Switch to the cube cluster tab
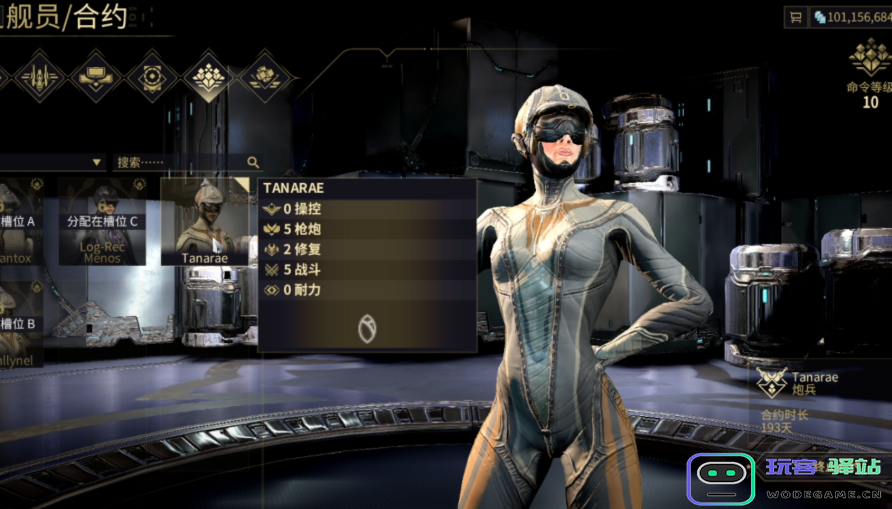The width and height of the screenshot is (892, 509). click(x=266, y=76)
